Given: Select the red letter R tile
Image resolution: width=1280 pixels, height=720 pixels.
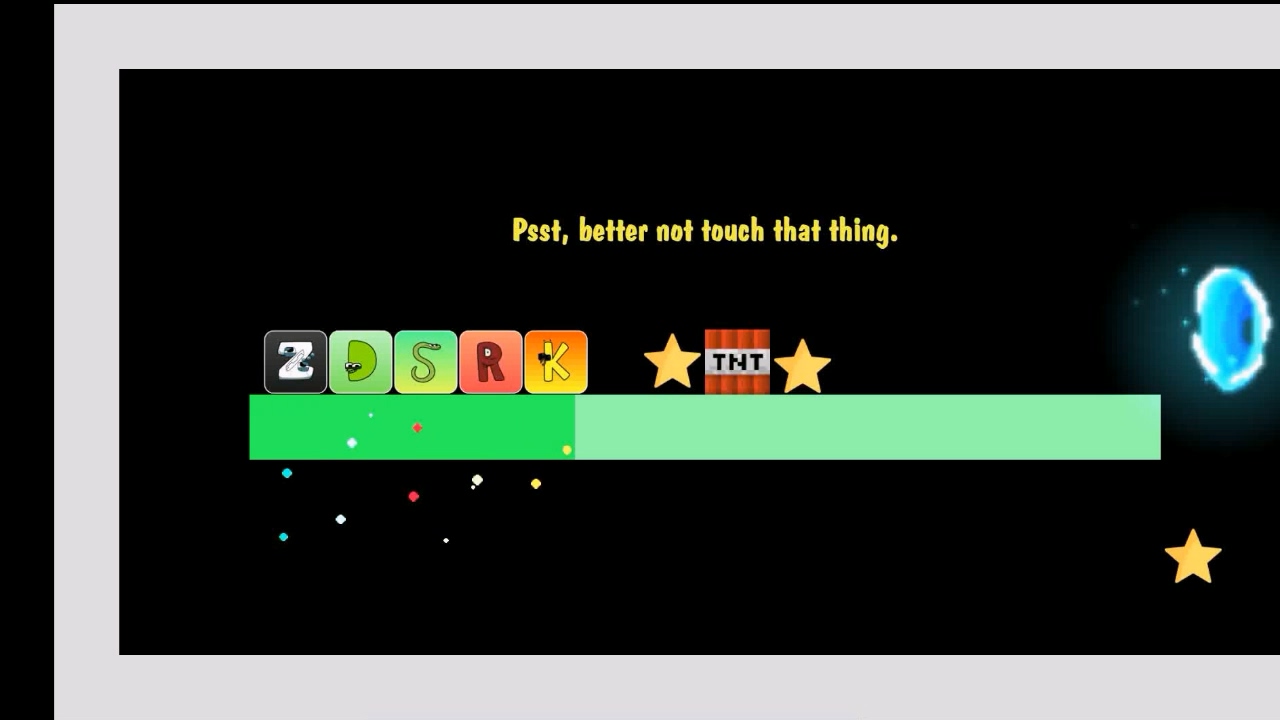Looking at the screenshot, I should 490,362.
